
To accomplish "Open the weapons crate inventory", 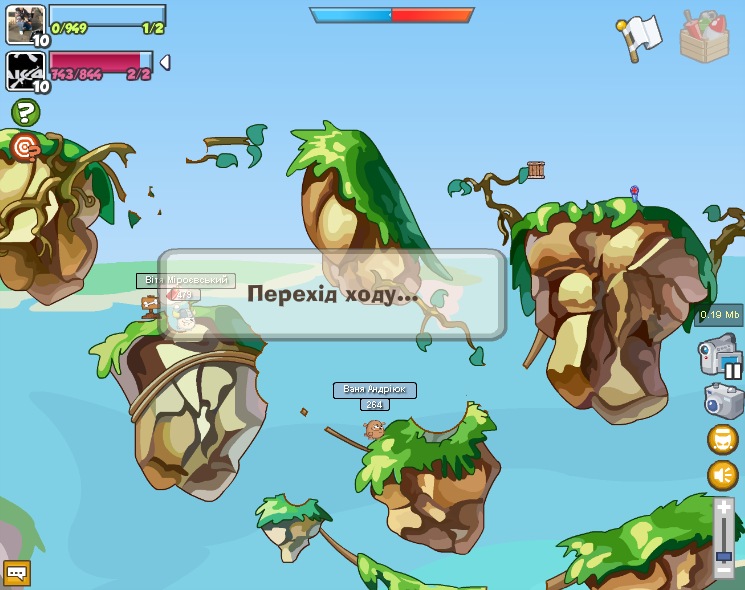I will [704, 38].
